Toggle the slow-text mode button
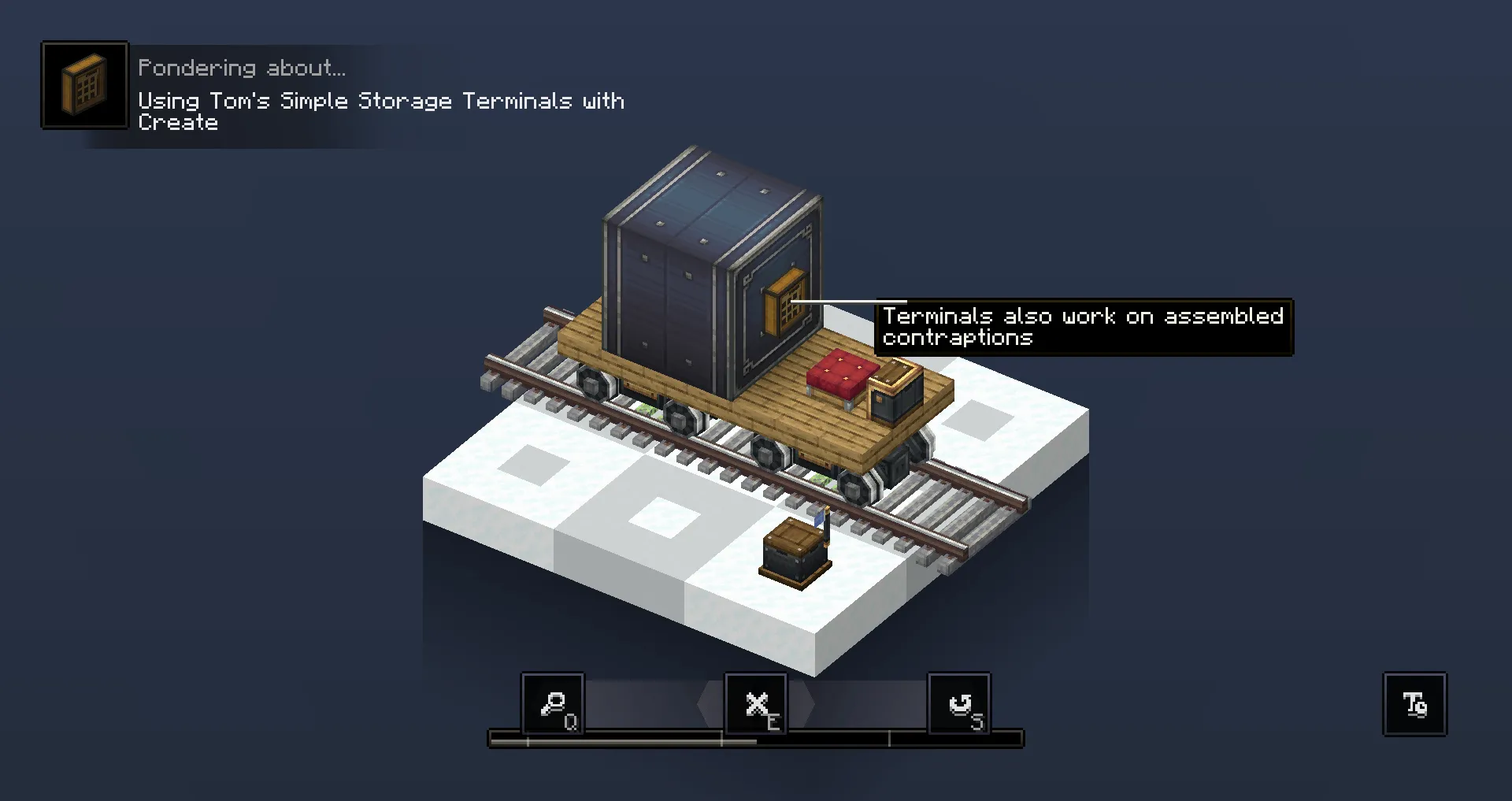Viewport: 1512px width, 801px height. tap(1414, 703)
